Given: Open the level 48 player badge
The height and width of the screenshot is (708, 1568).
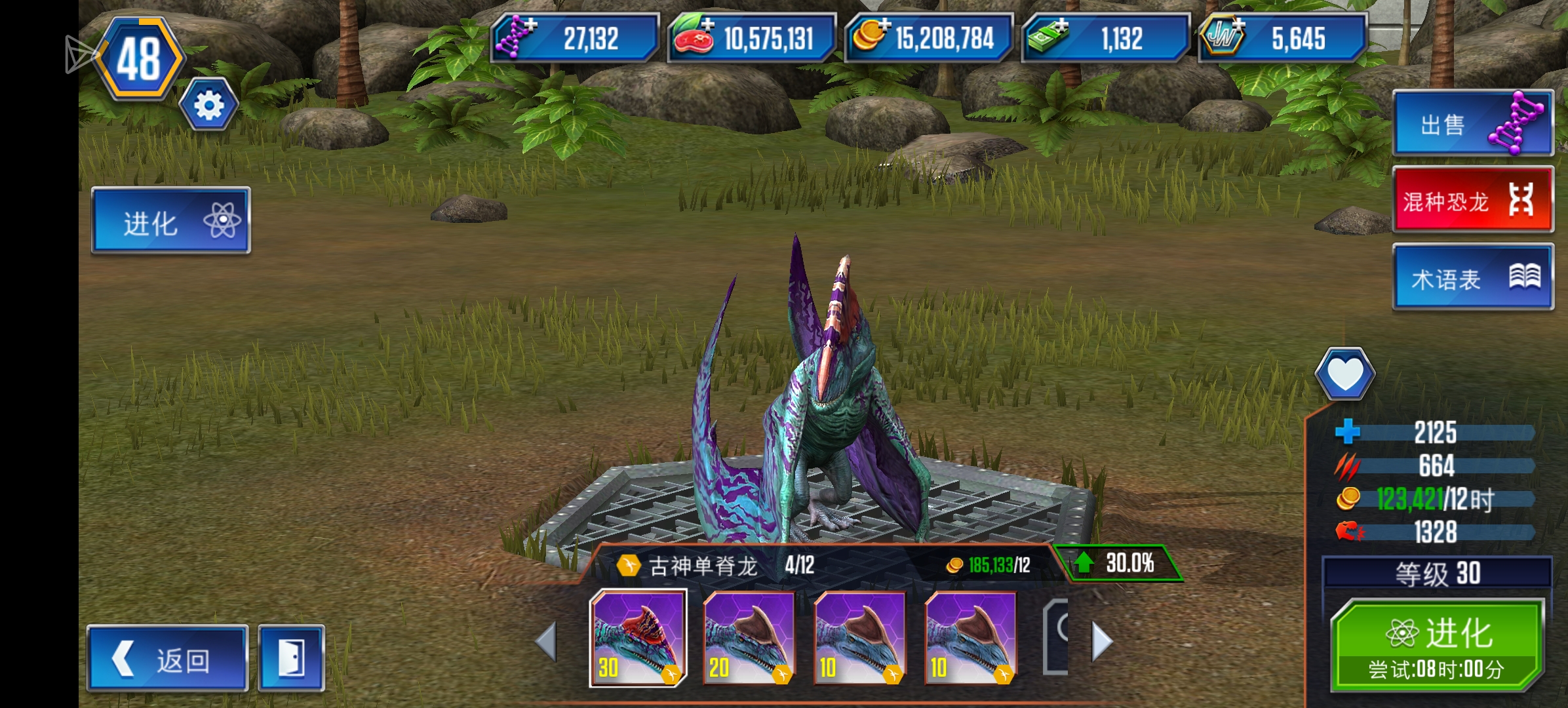Looking at the screenshot, I should click(x=139, y=59).
